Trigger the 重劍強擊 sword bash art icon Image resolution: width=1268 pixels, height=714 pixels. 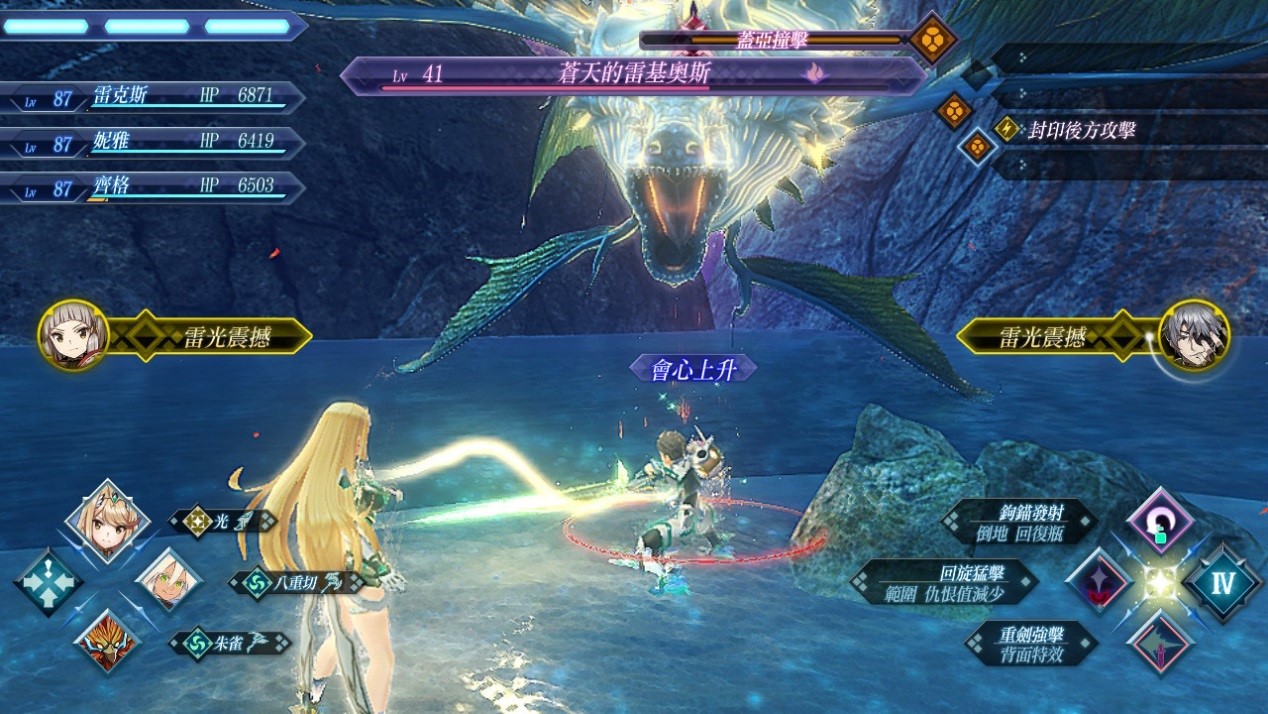click(1160, 642)
